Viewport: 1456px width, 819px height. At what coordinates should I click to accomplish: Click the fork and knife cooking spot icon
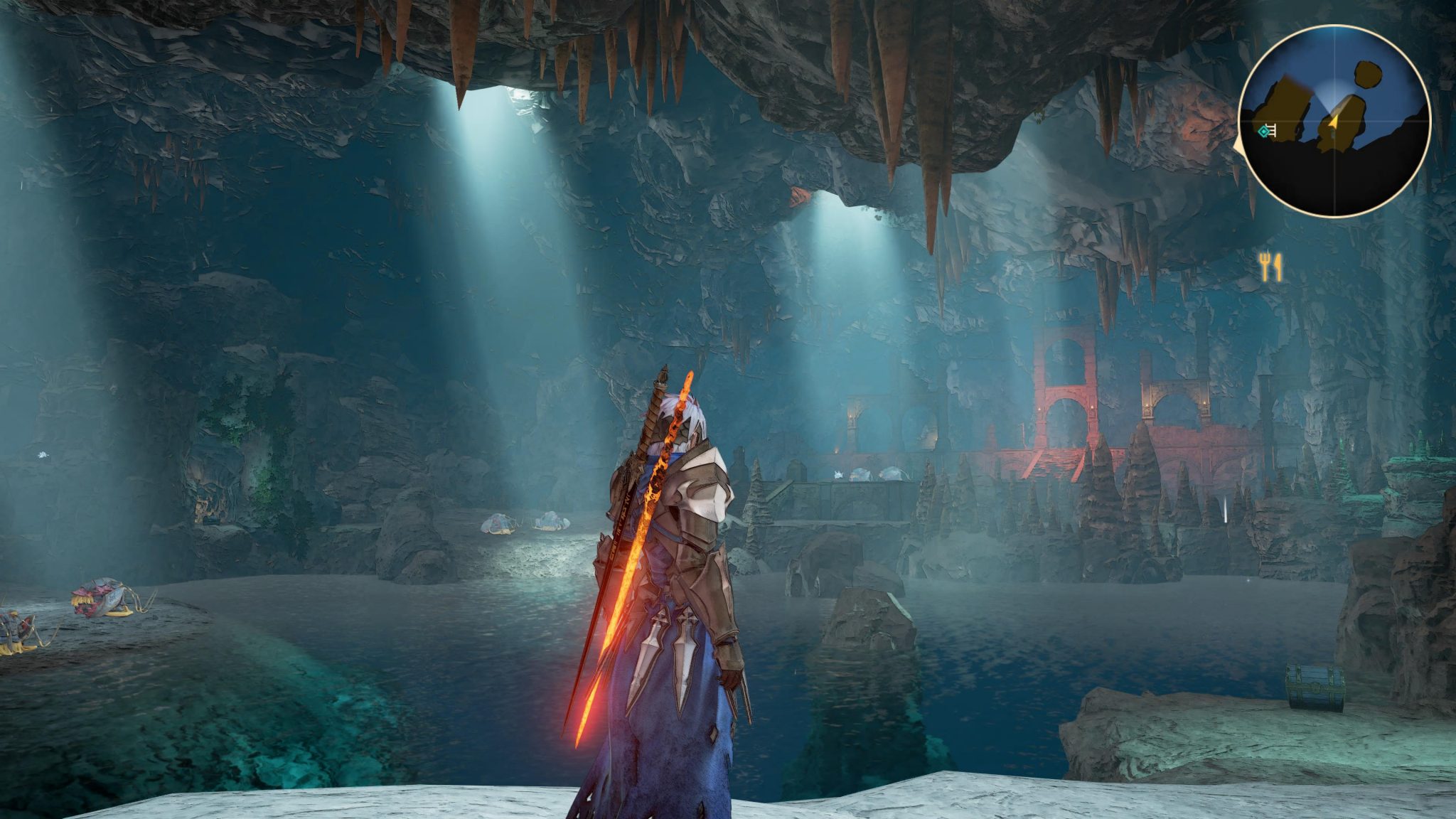pyautogui.click(x=1272, y=267)
